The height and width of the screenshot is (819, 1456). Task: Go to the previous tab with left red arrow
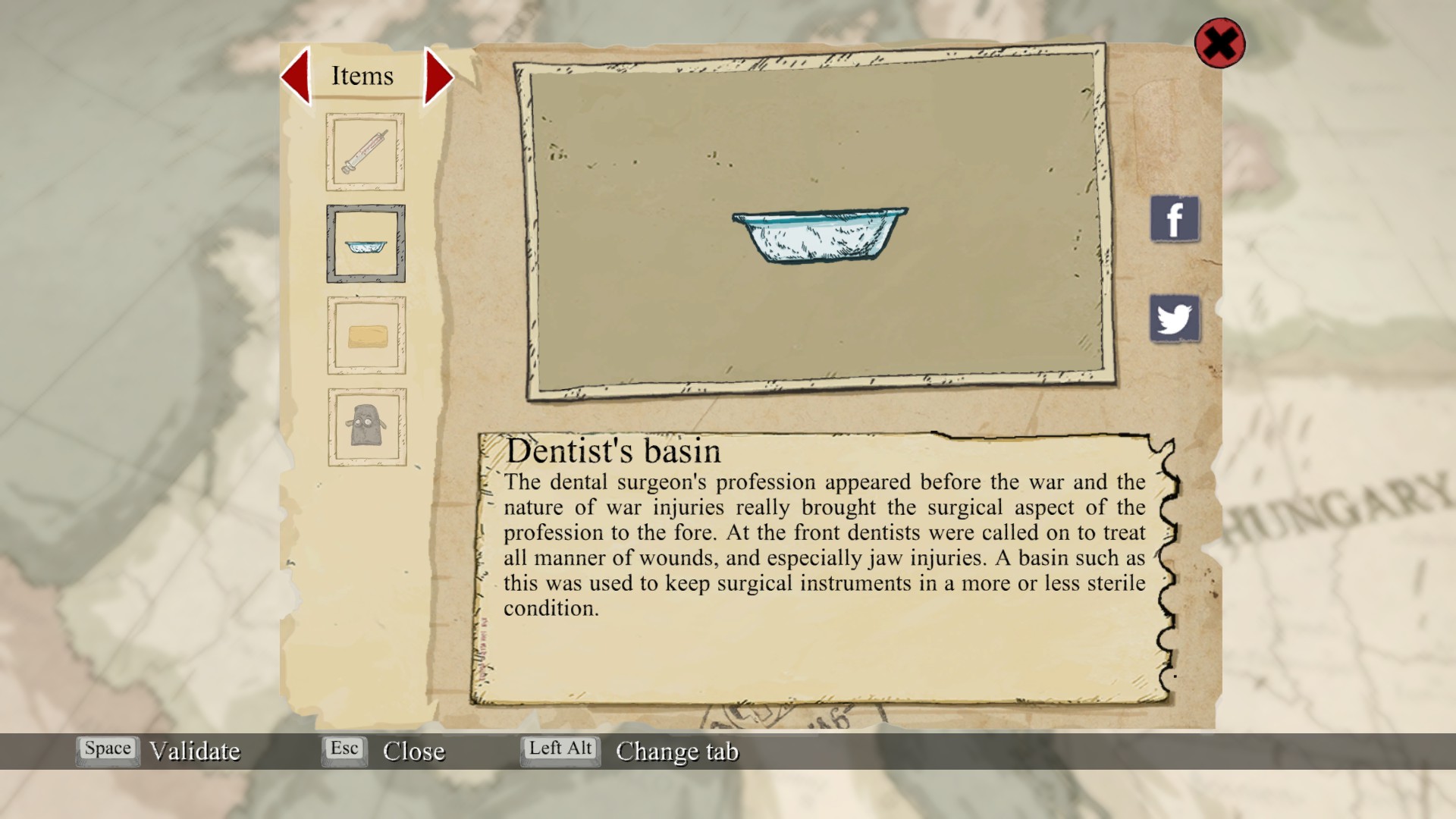[297, 76]
